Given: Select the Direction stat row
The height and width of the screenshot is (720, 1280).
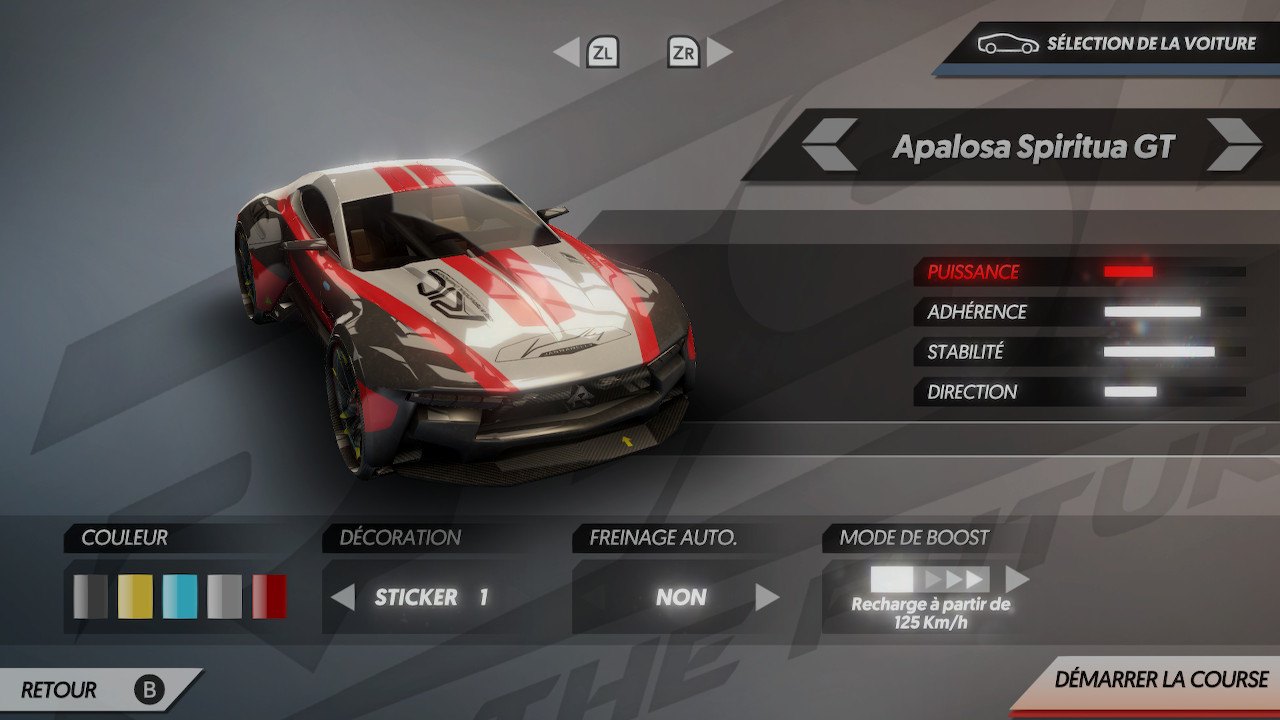Looking at the screenshot, I should (x=1080, y=392).
